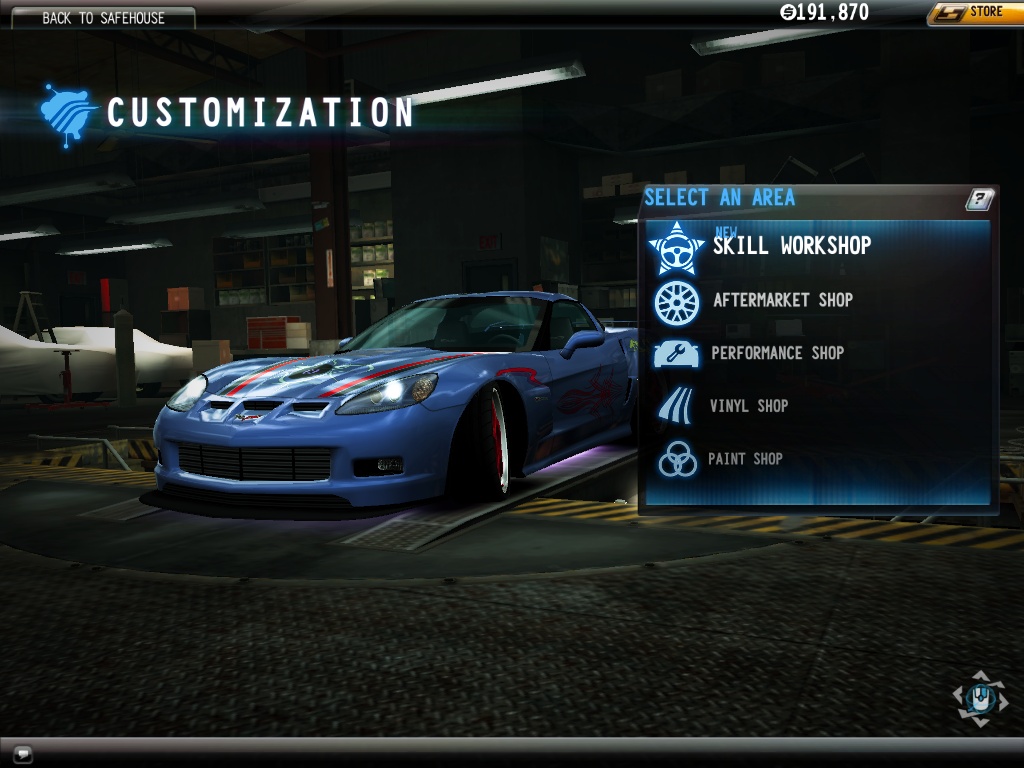Click the camera rotation control icon
Screen dimensions: 1024x768
click(x=981, y=699)
